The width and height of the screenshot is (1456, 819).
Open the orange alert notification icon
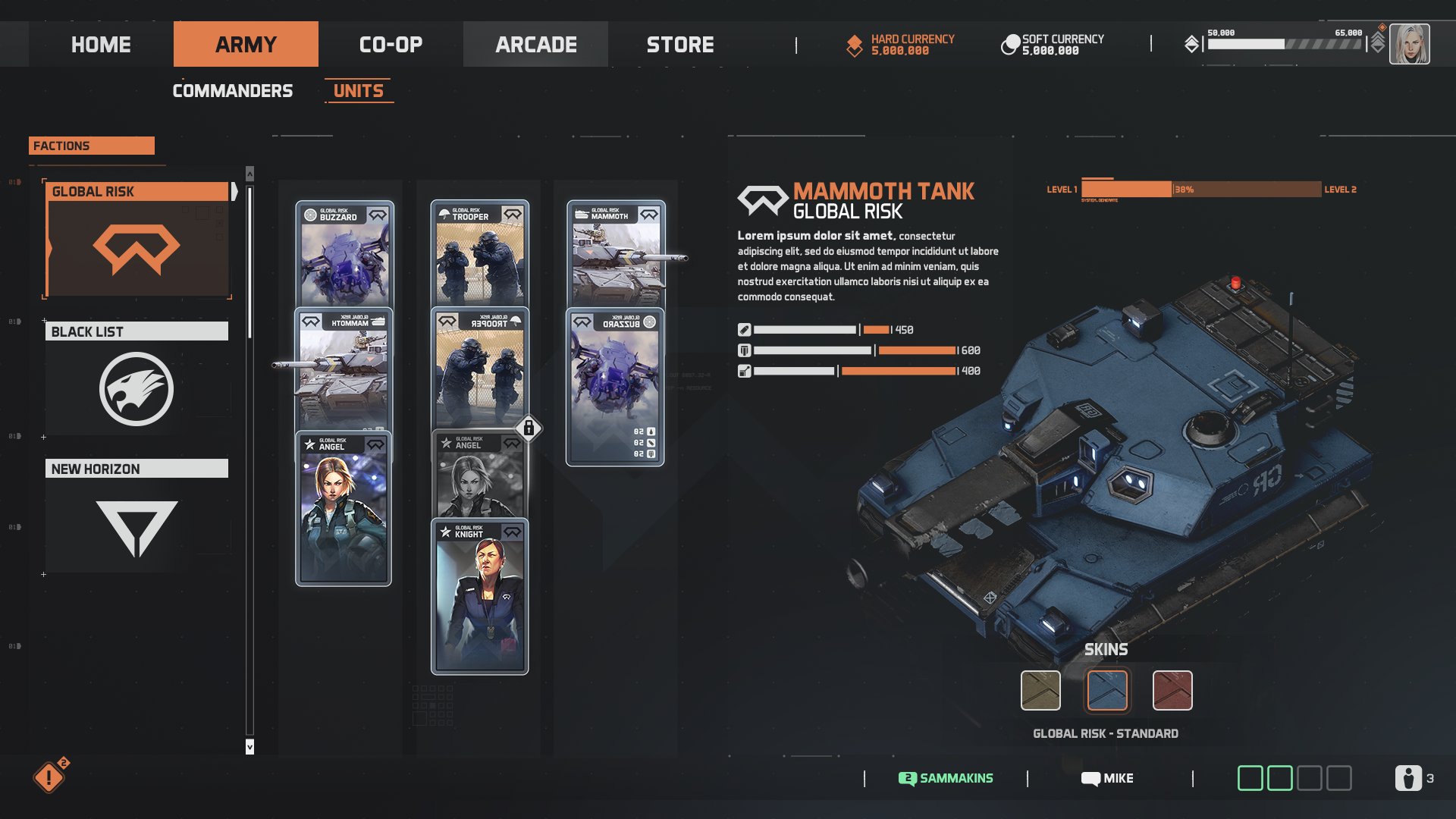(49, 777)
